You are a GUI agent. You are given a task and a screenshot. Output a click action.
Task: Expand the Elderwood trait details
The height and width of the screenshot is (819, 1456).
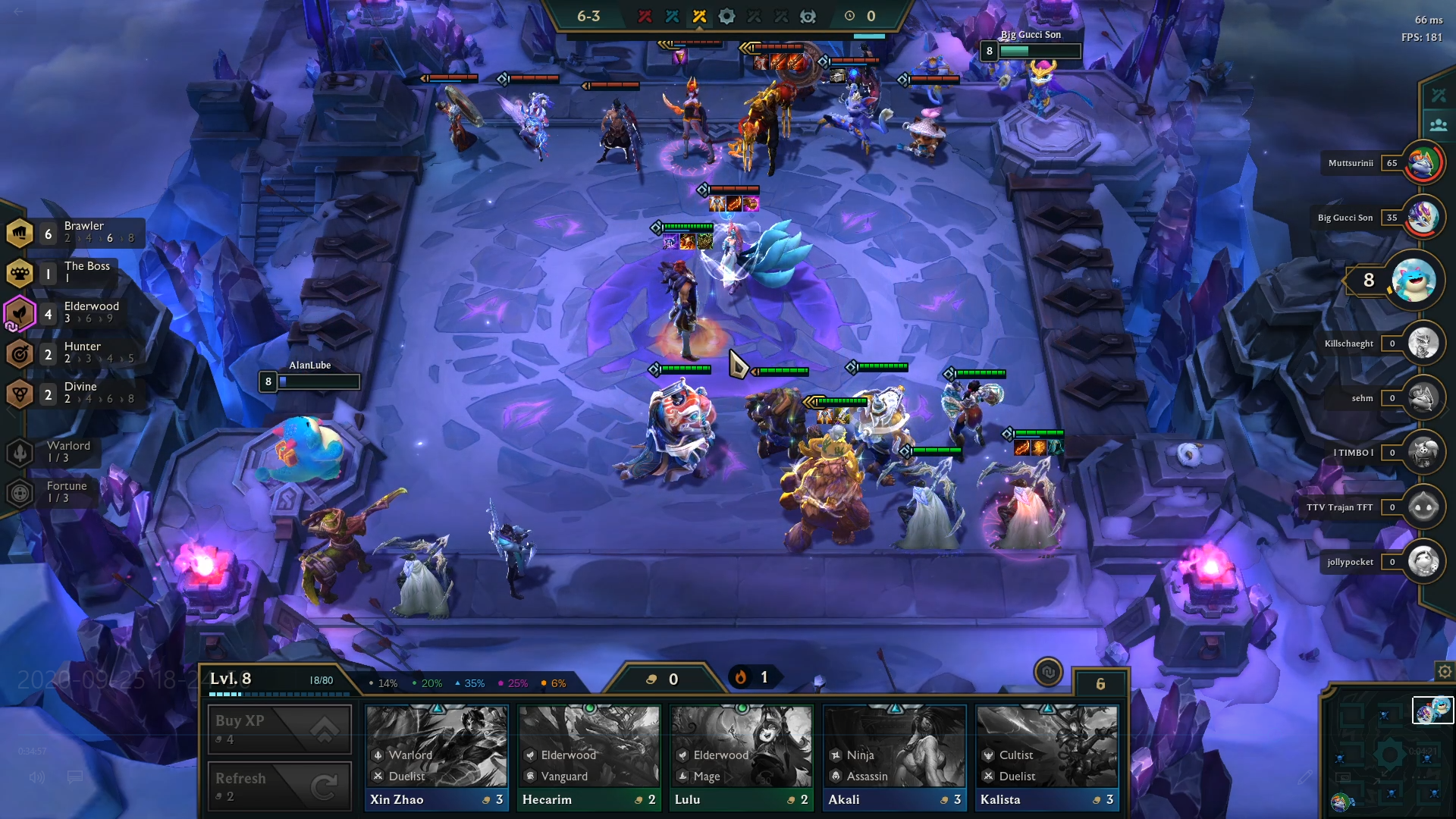(20, 312)
